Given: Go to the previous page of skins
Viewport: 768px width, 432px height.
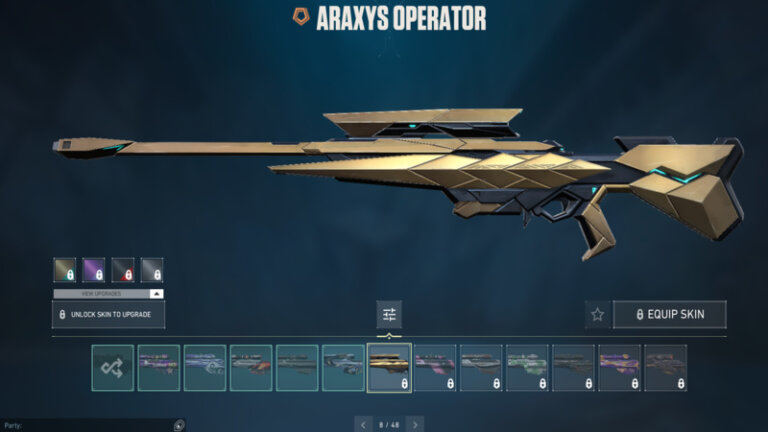Looking at the screenshot, I should coord(363,424).
